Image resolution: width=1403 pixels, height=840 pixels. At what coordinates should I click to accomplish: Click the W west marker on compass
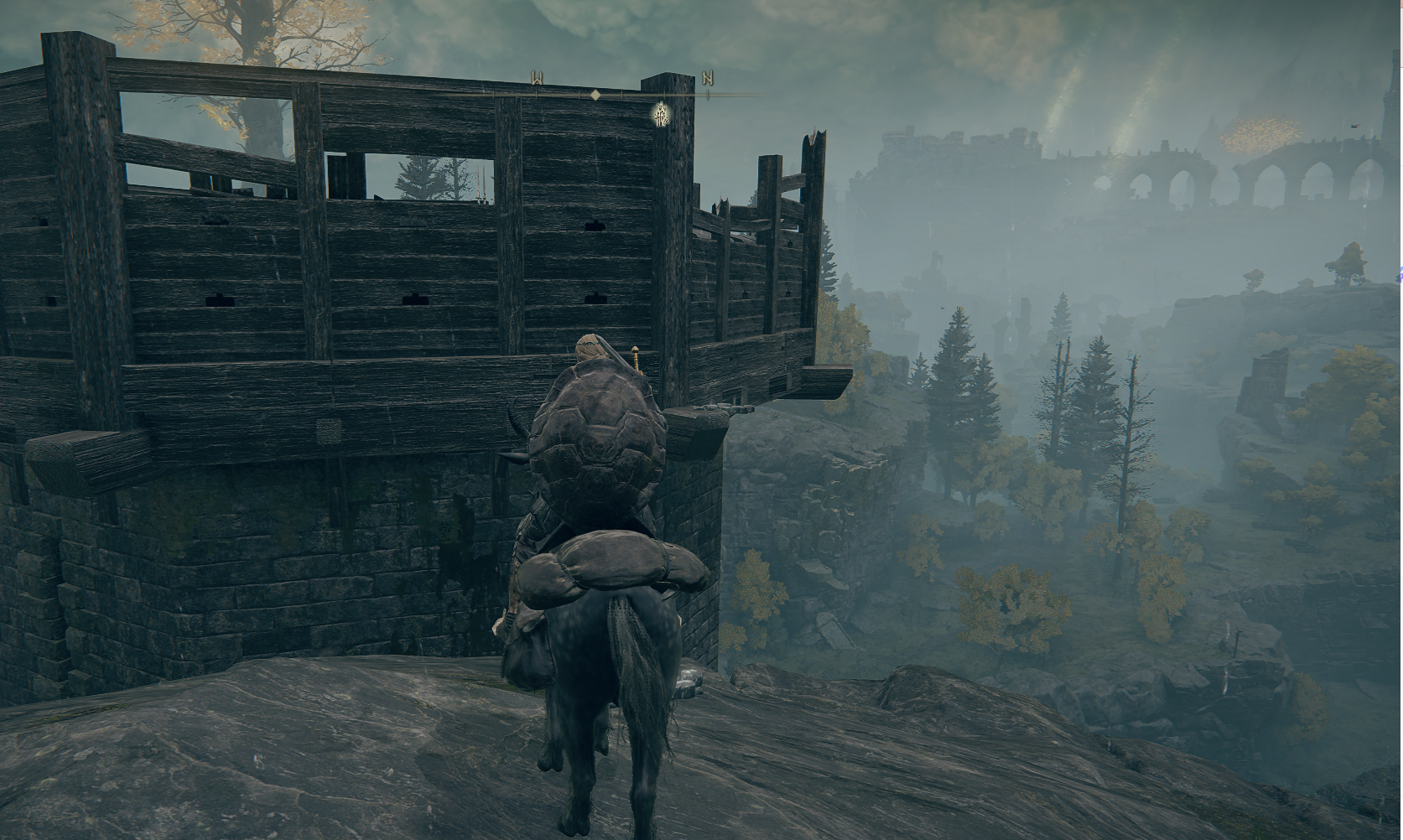point(537,79)
